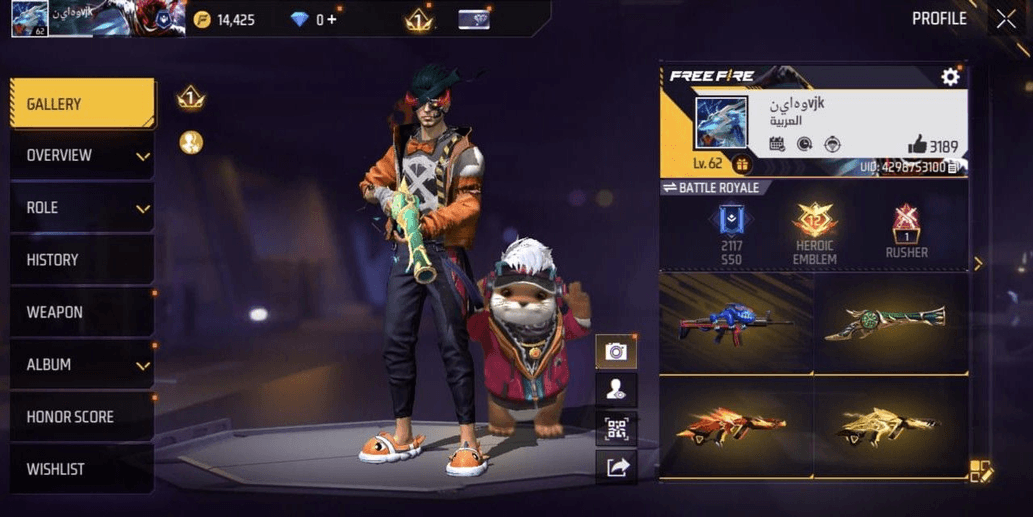View the Honor Score page
1033x517 pixels.
(82, 417)
